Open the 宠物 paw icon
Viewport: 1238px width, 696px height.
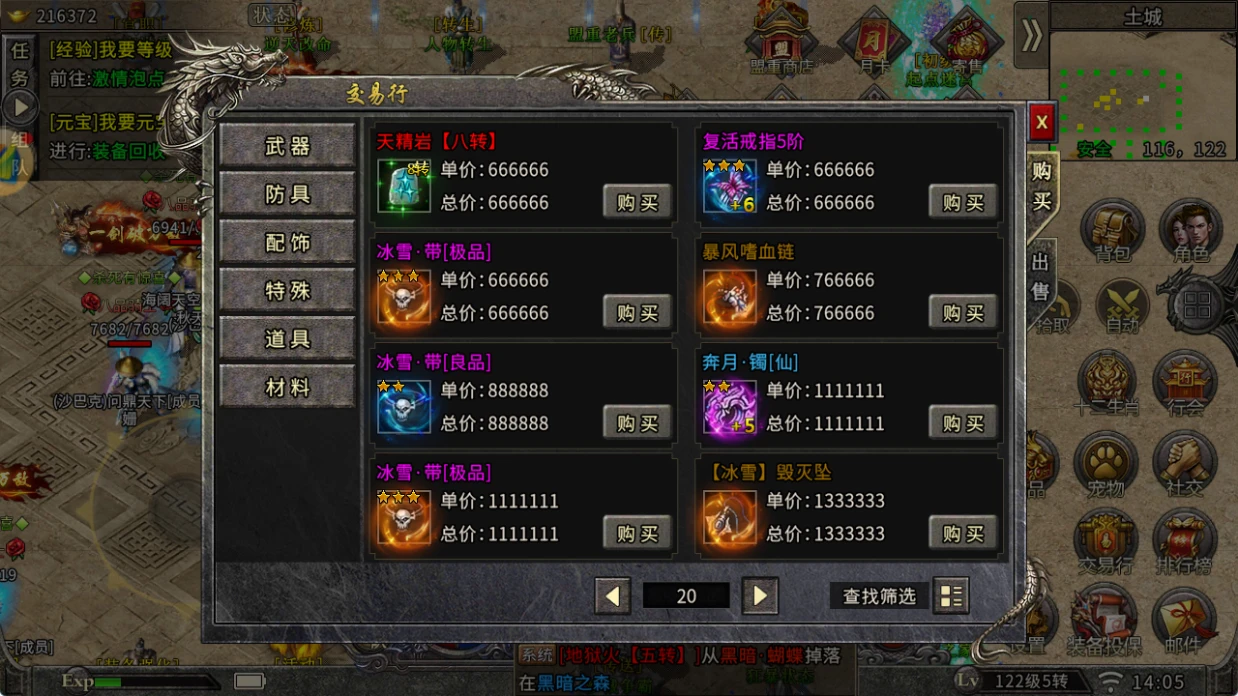(1106, 465)
